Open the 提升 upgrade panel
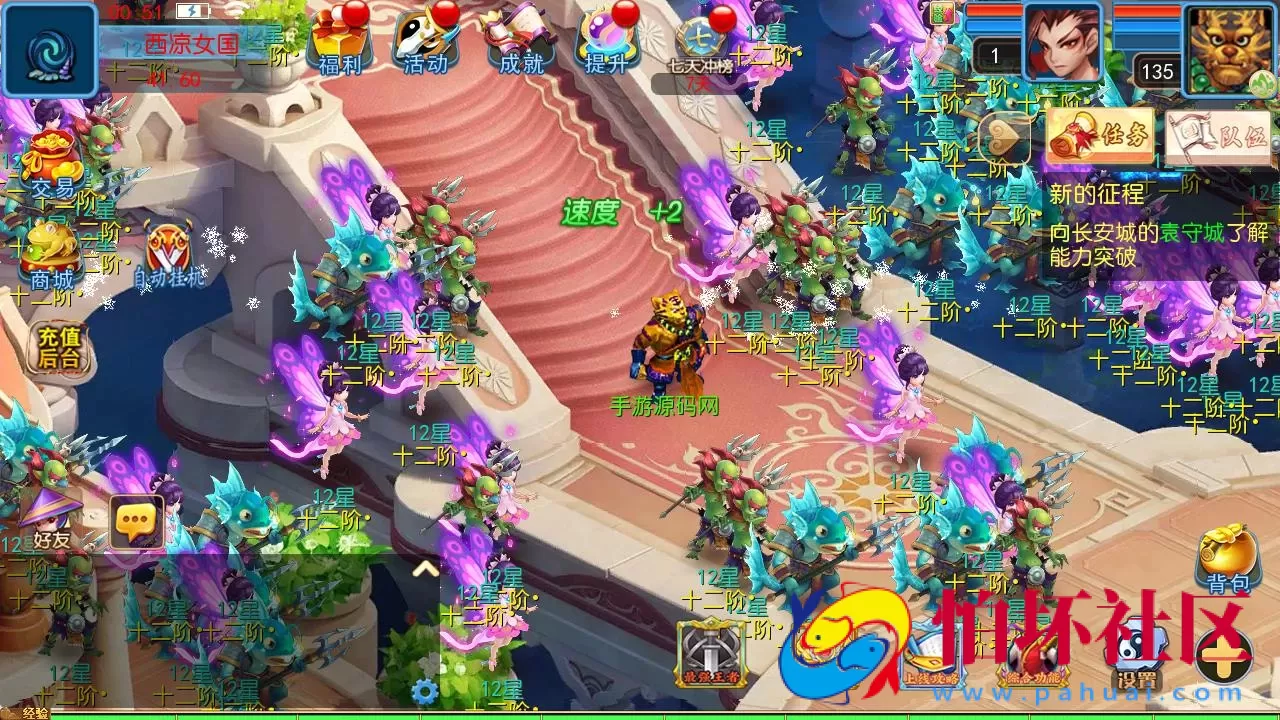This screenshot has width=1280, height=720. [x=605, y=40]
